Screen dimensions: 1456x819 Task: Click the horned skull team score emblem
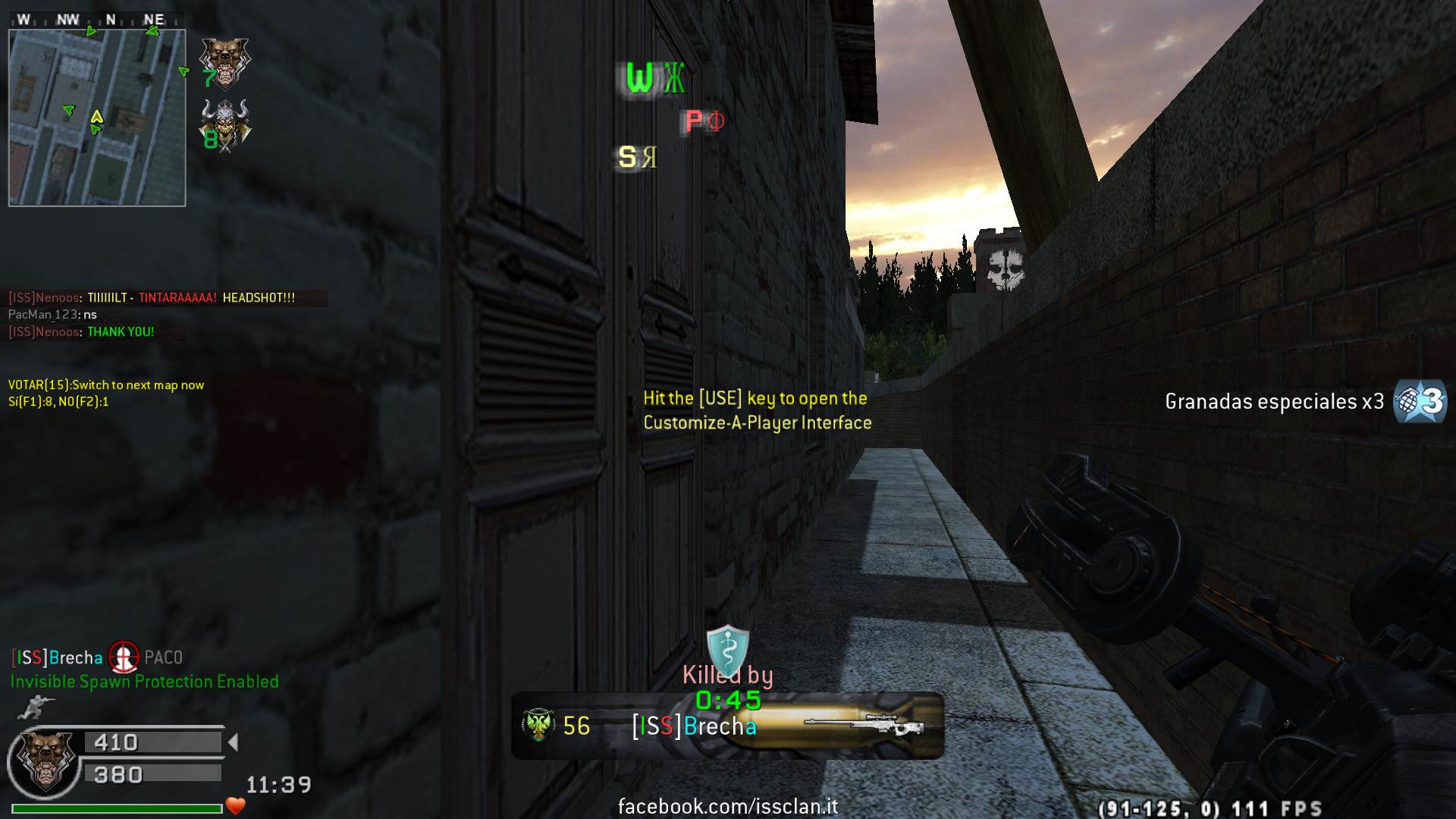pyautogui.click(x=225, y=125)
